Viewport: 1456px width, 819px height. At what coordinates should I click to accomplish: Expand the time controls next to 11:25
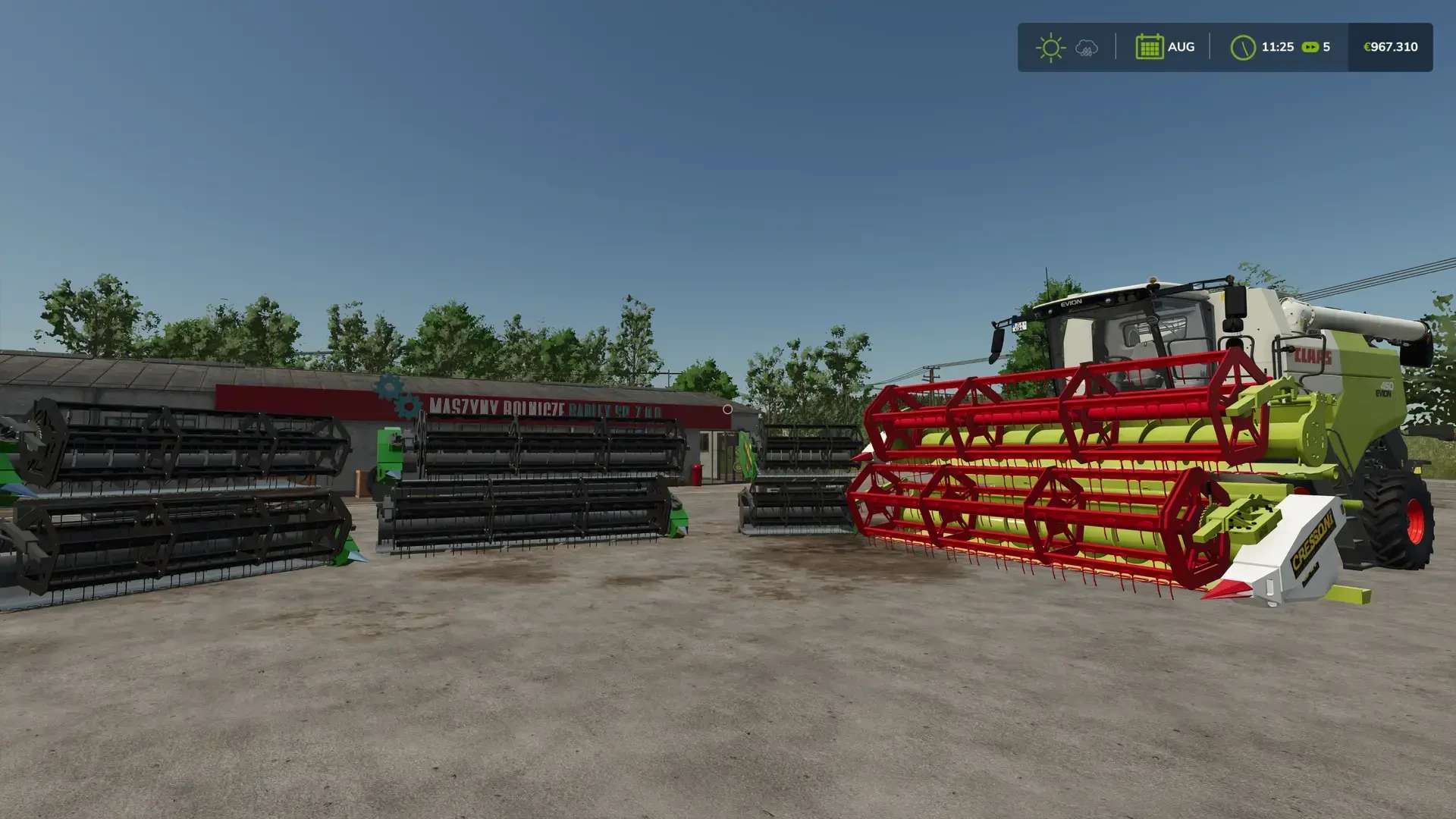pos(1244,47)
